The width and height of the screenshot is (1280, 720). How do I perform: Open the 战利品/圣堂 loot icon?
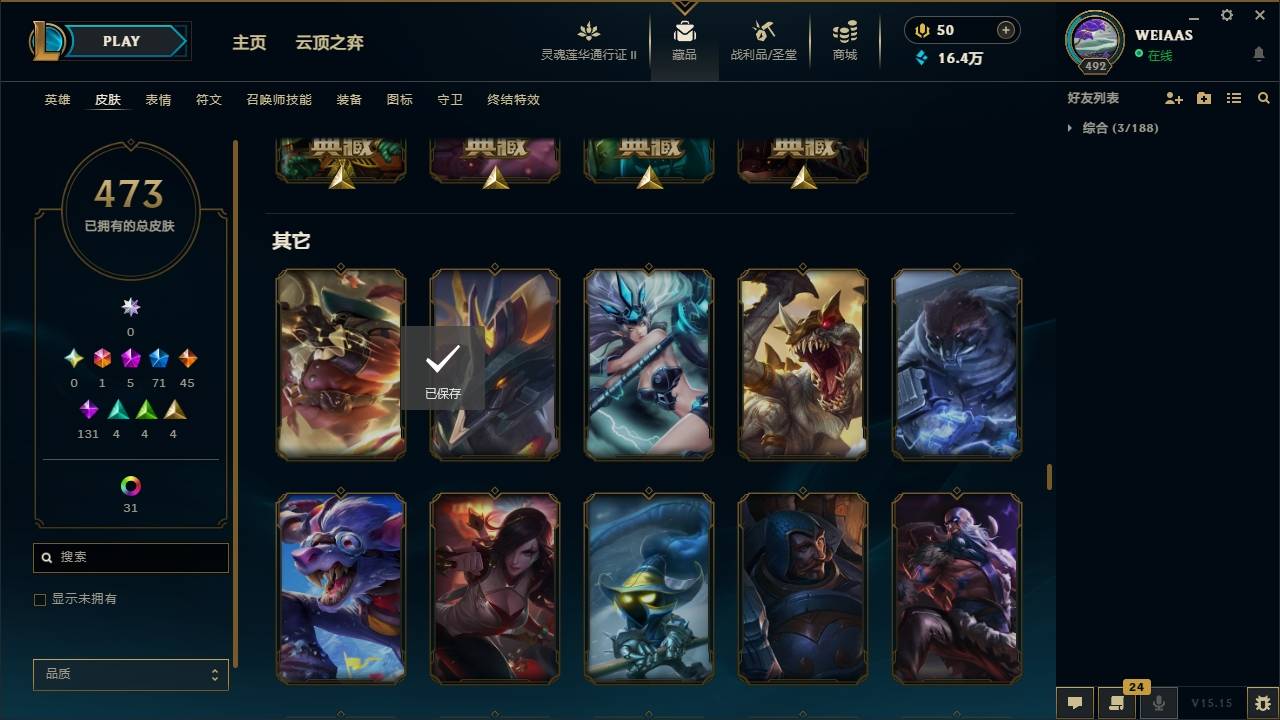761,33
